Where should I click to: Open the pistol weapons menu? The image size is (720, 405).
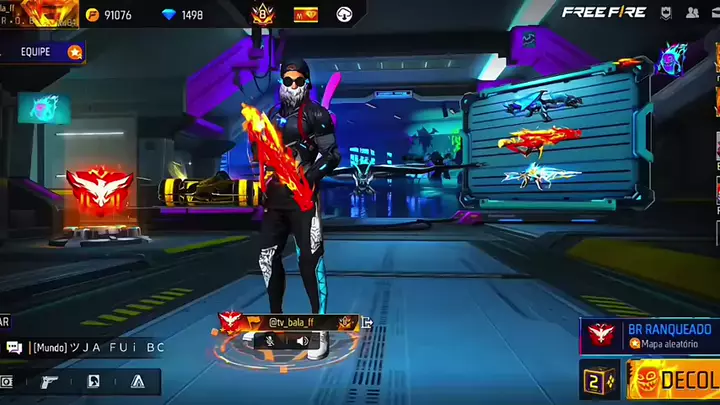[x=49, y=381]
